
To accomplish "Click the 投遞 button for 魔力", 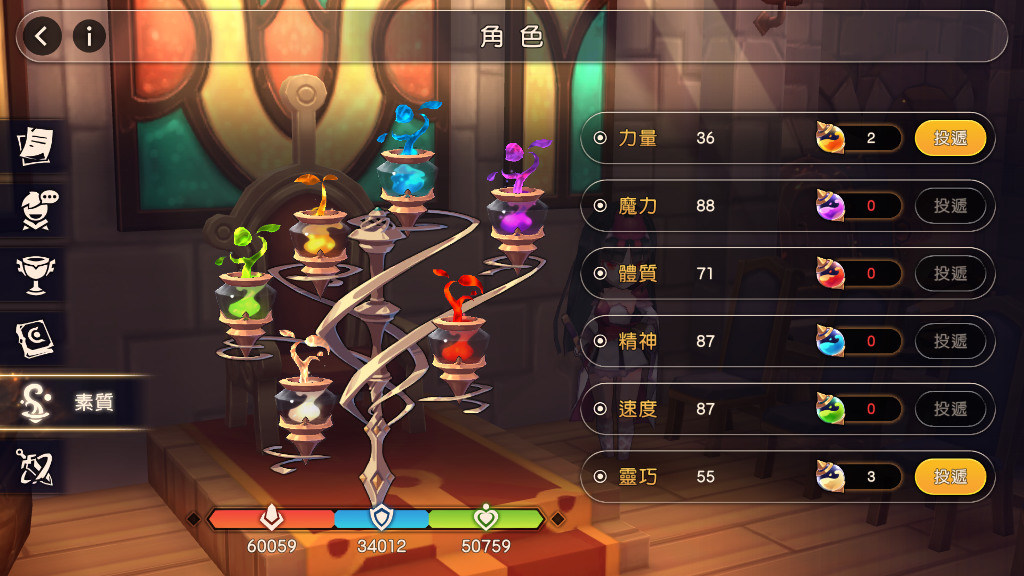I will (x=950, y=206).
